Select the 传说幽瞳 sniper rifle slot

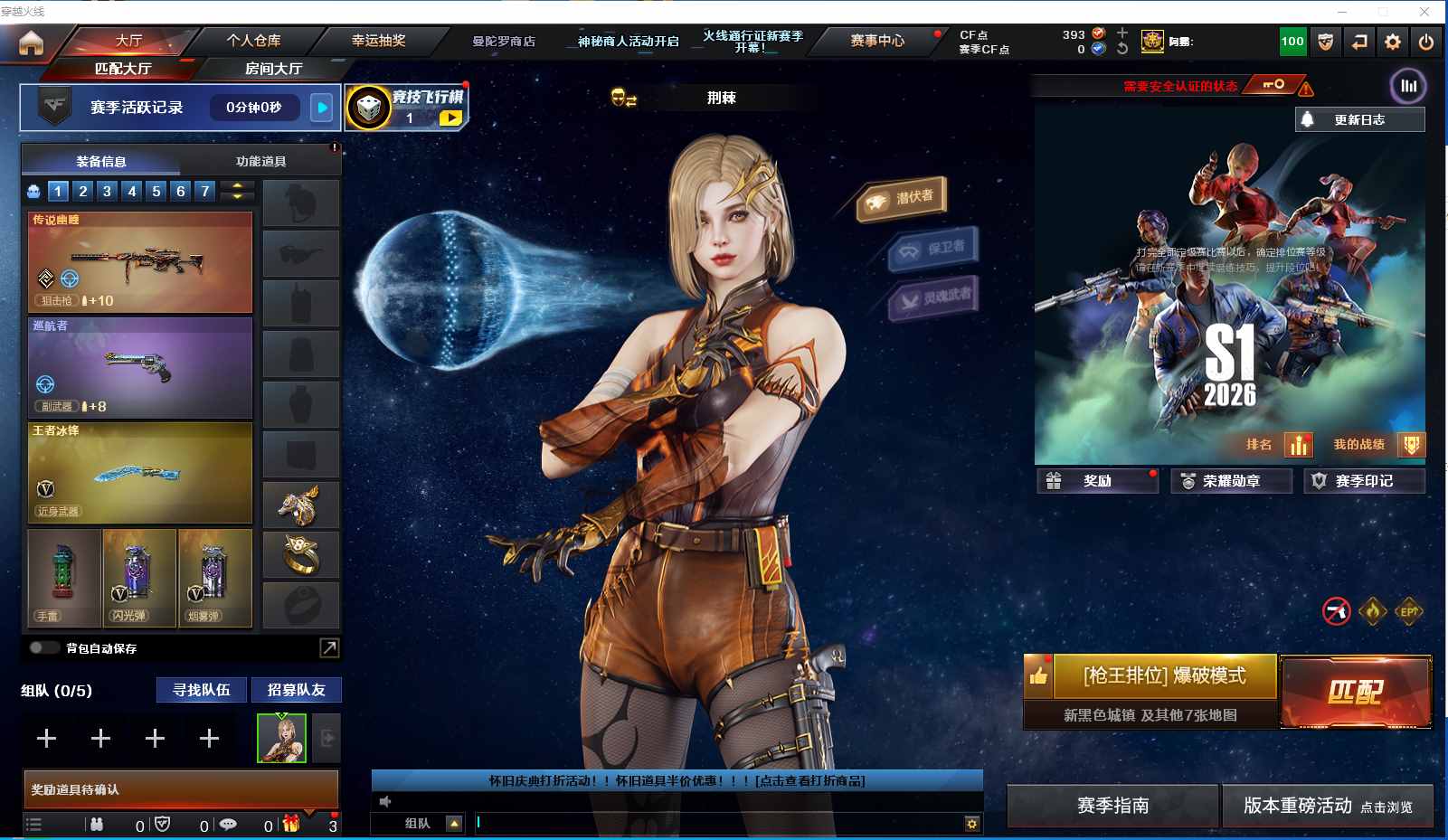tap(140, 262)
